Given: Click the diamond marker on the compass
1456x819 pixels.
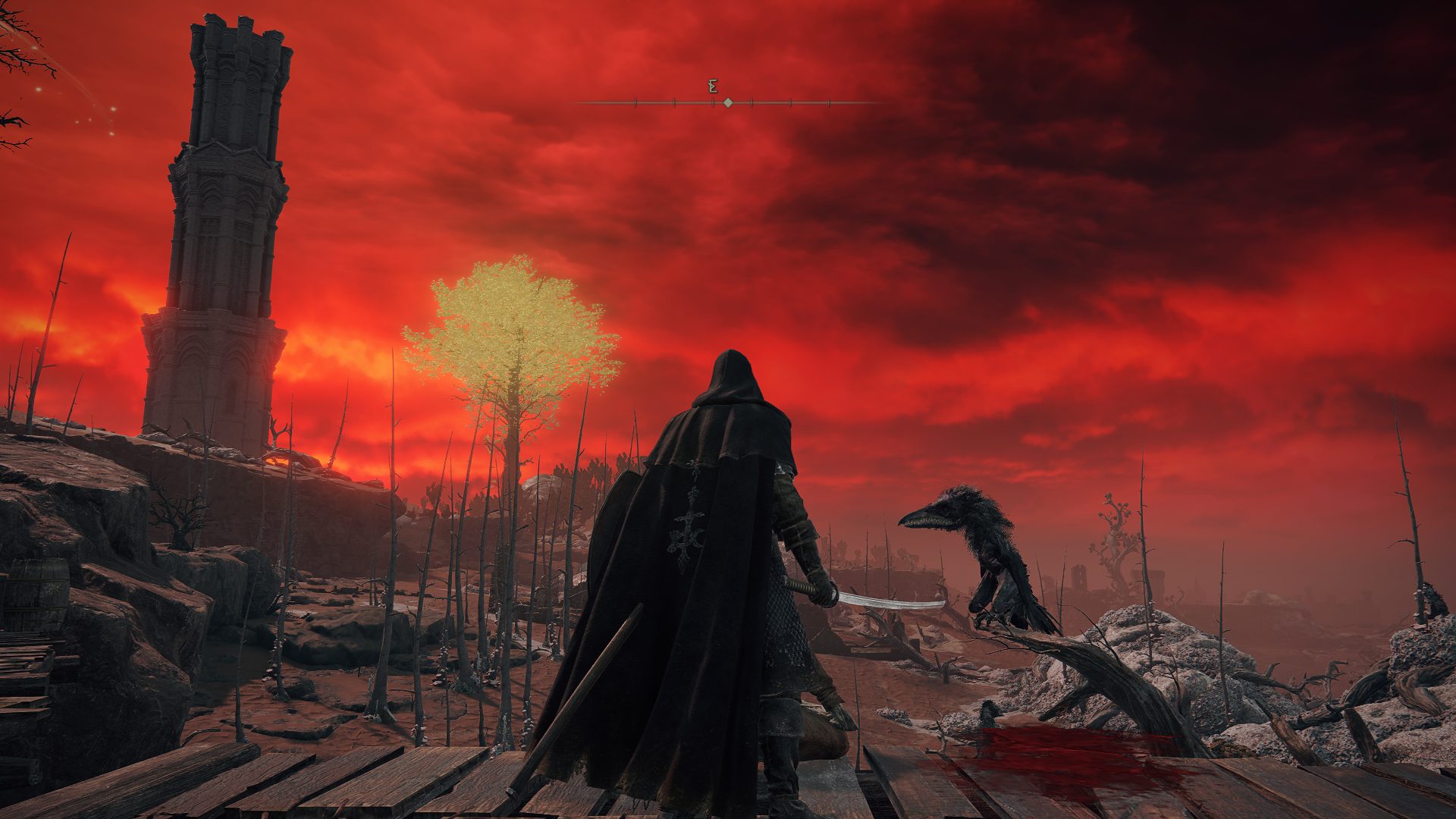Looking at the screenshot, I should 728,102.
